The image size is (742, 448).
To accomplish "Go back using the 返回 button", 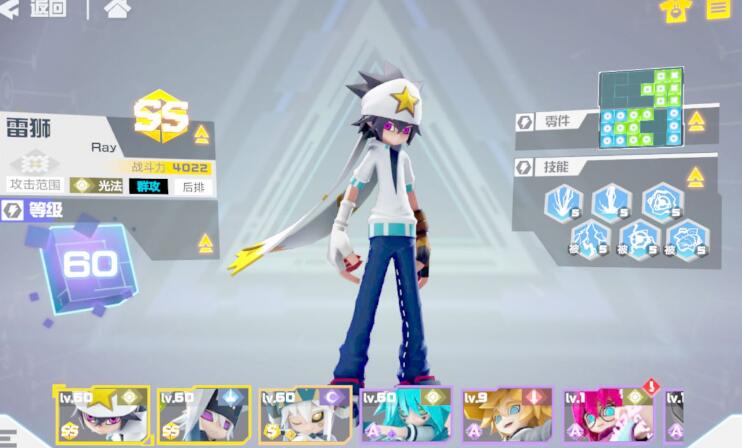I will click(x=36, y=9).
